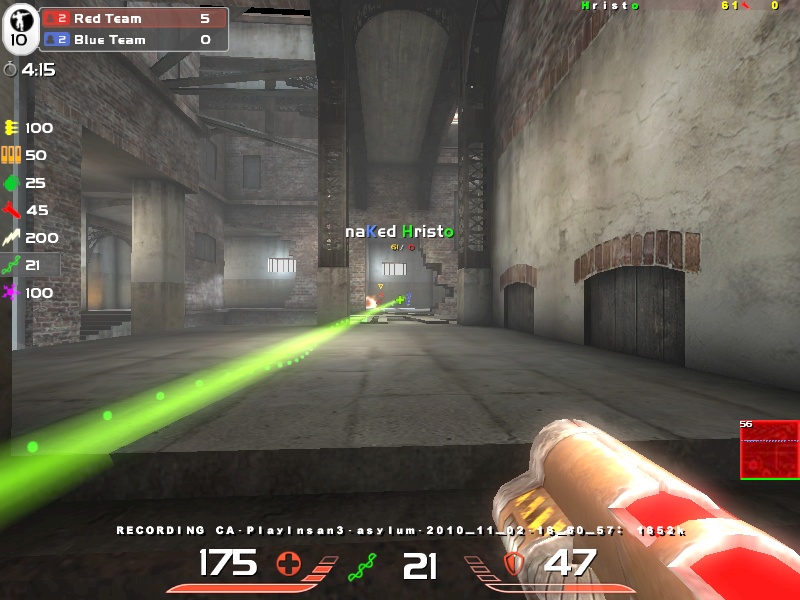Click the red lagometer network graph

(769, 449)
